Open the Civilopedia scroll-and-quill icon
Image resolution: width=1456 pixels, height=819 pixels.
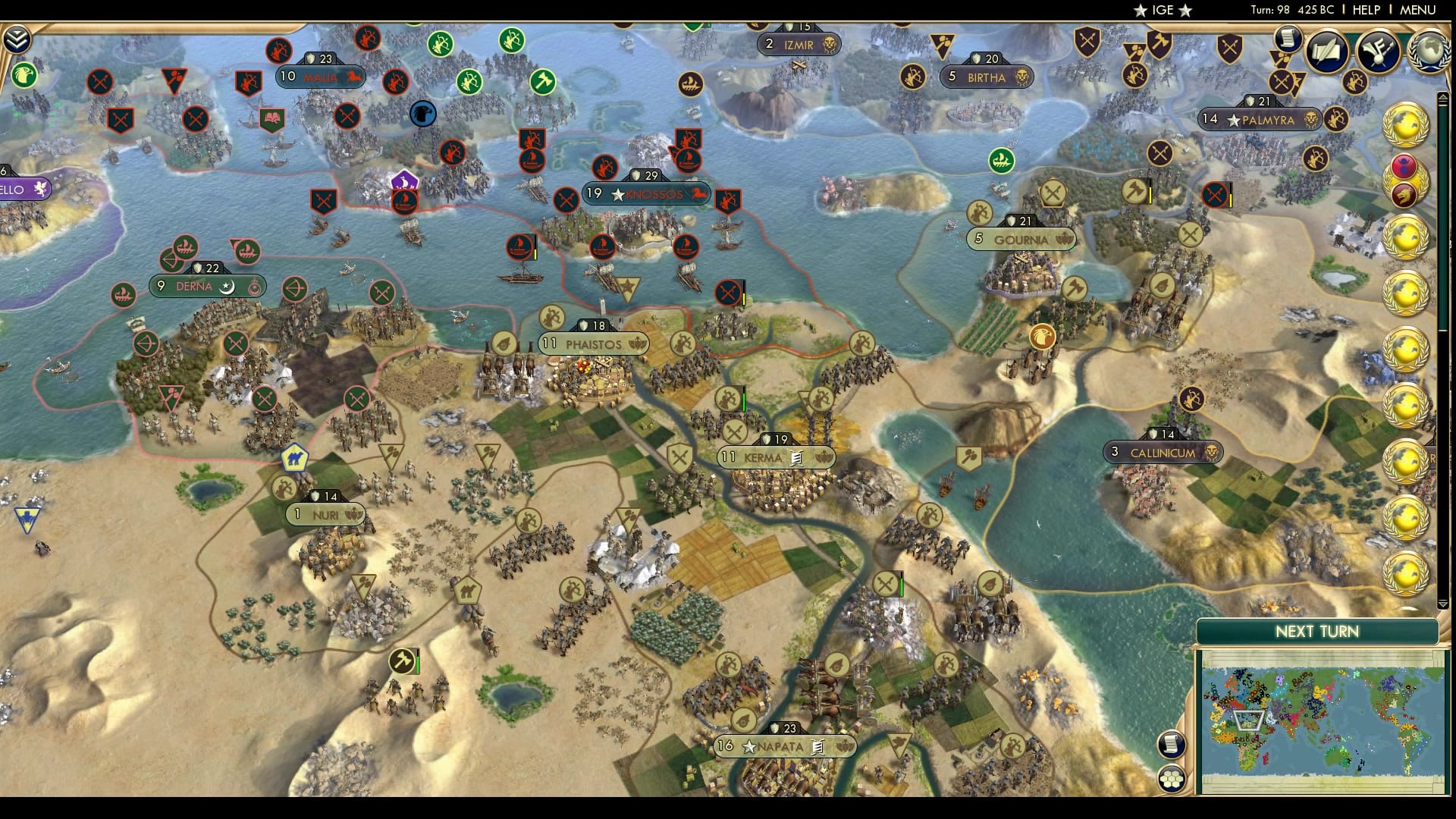(x=1329, y=49)
